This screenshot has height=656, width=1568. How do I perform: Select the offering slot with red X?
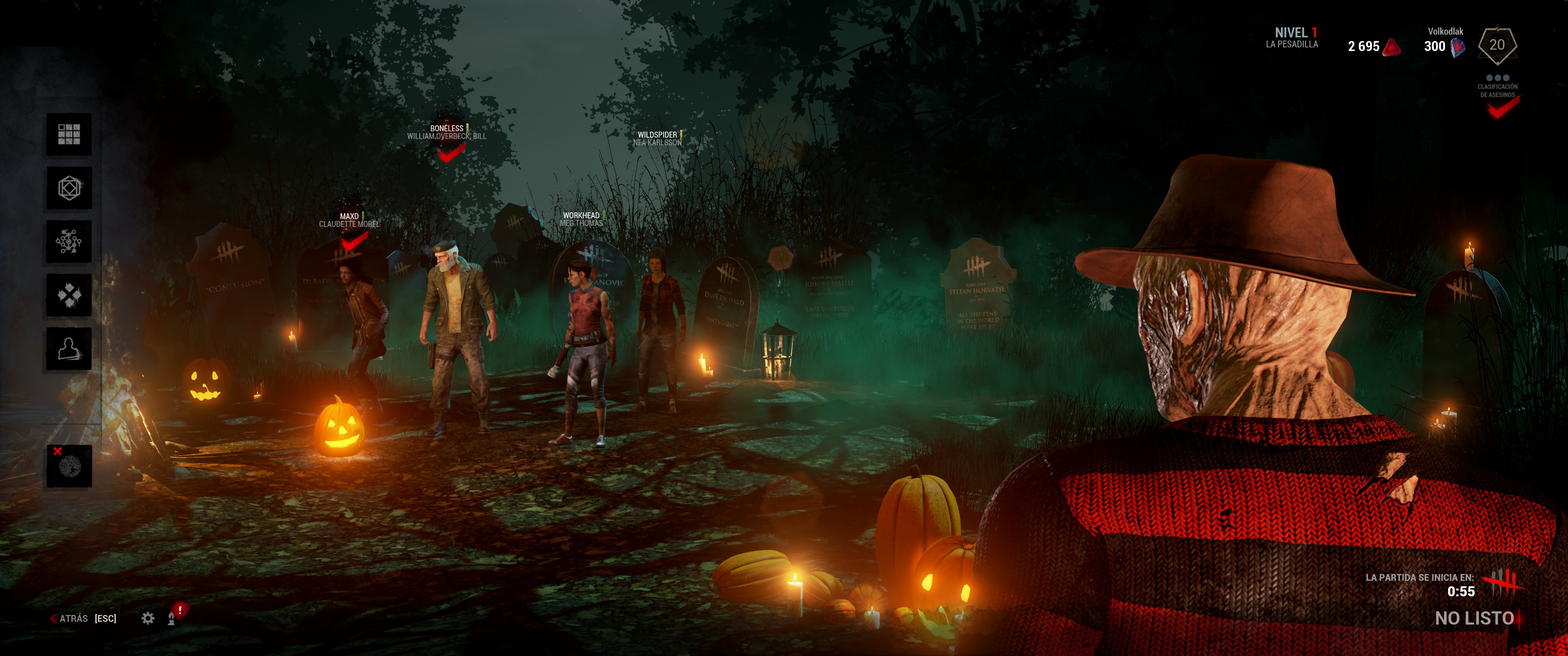(69, 466)
